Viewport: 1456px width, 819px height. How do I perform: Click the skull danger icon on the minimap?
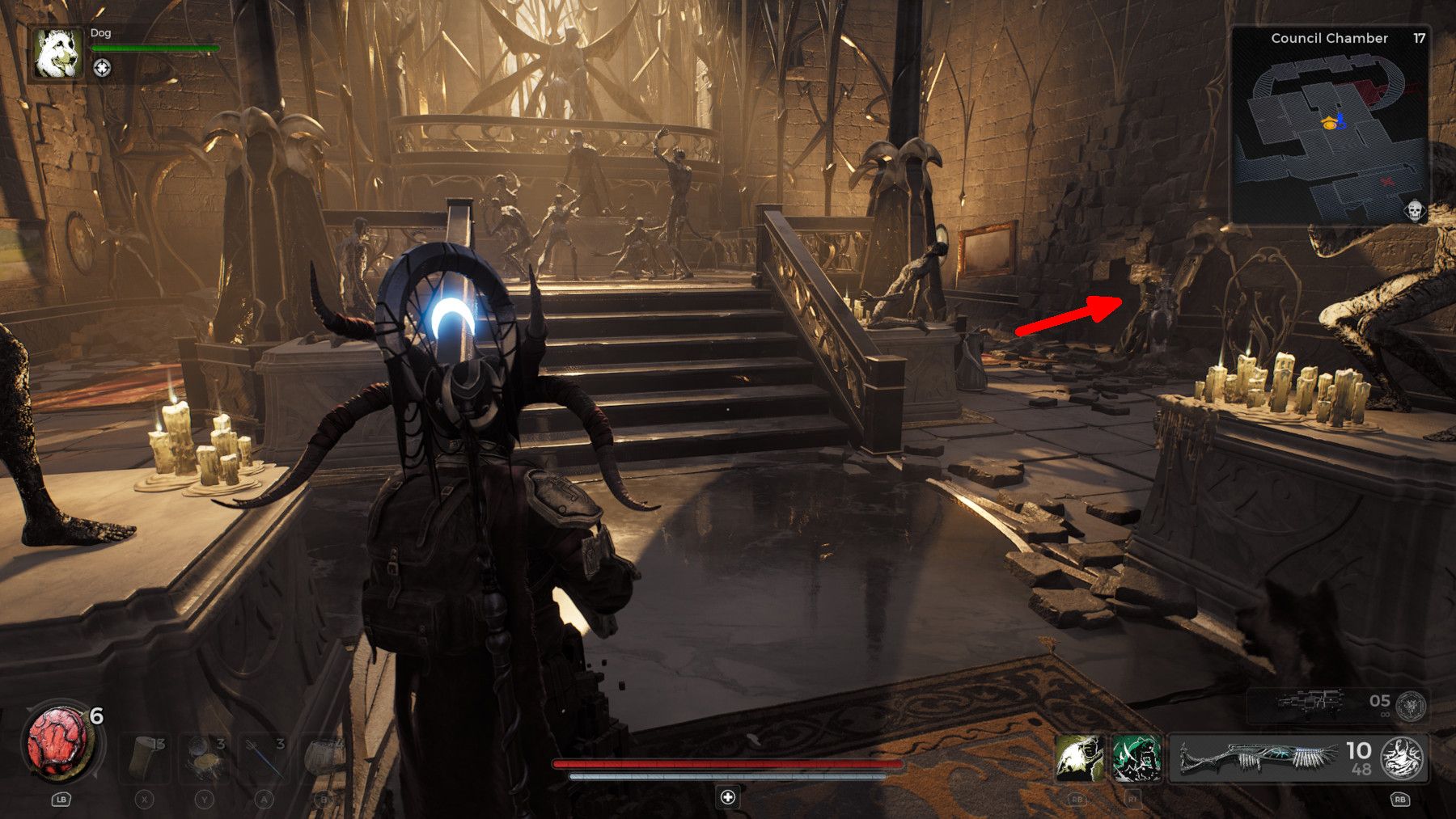click(1414, 210)
